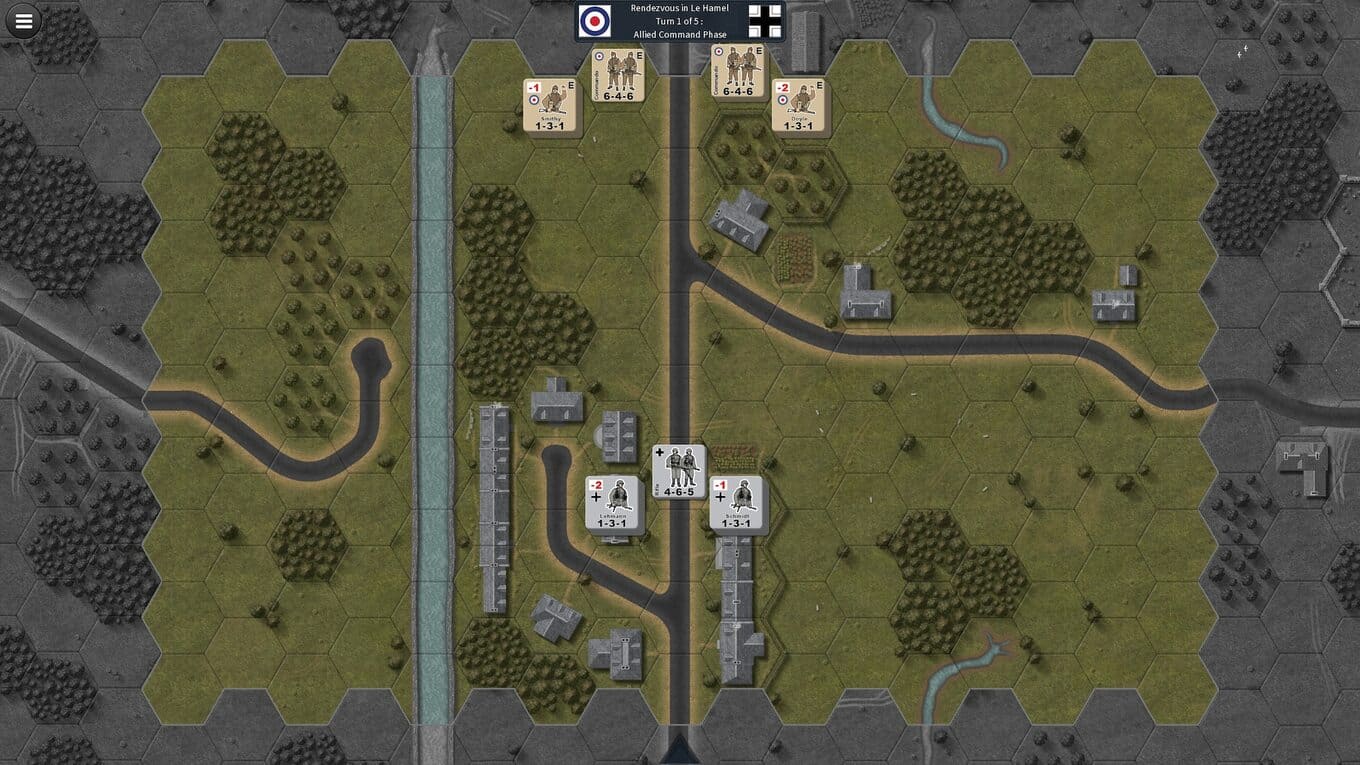The image size is (1360, 765).
Task: Select the Lehmann leader counter
Action: click(x=612, y=504)
